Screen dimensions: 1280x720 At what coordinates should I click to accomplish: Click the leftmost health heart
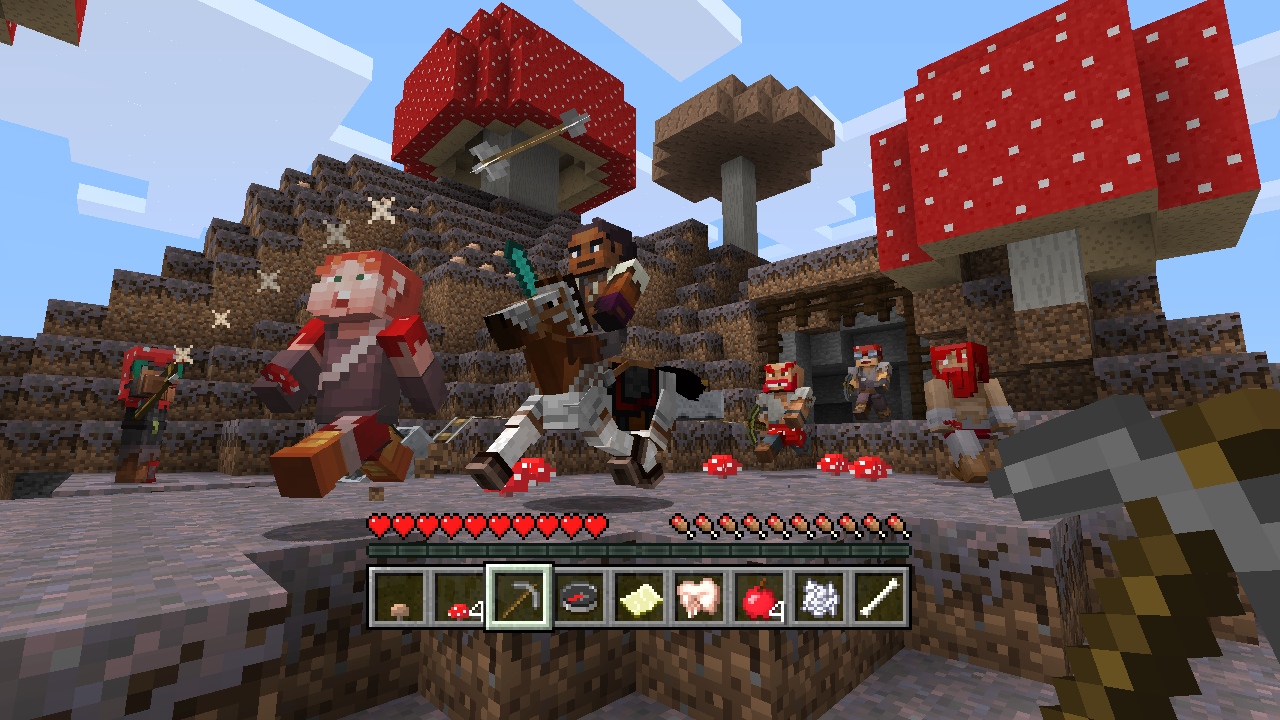pyautogui.click(x=380, y=523)
